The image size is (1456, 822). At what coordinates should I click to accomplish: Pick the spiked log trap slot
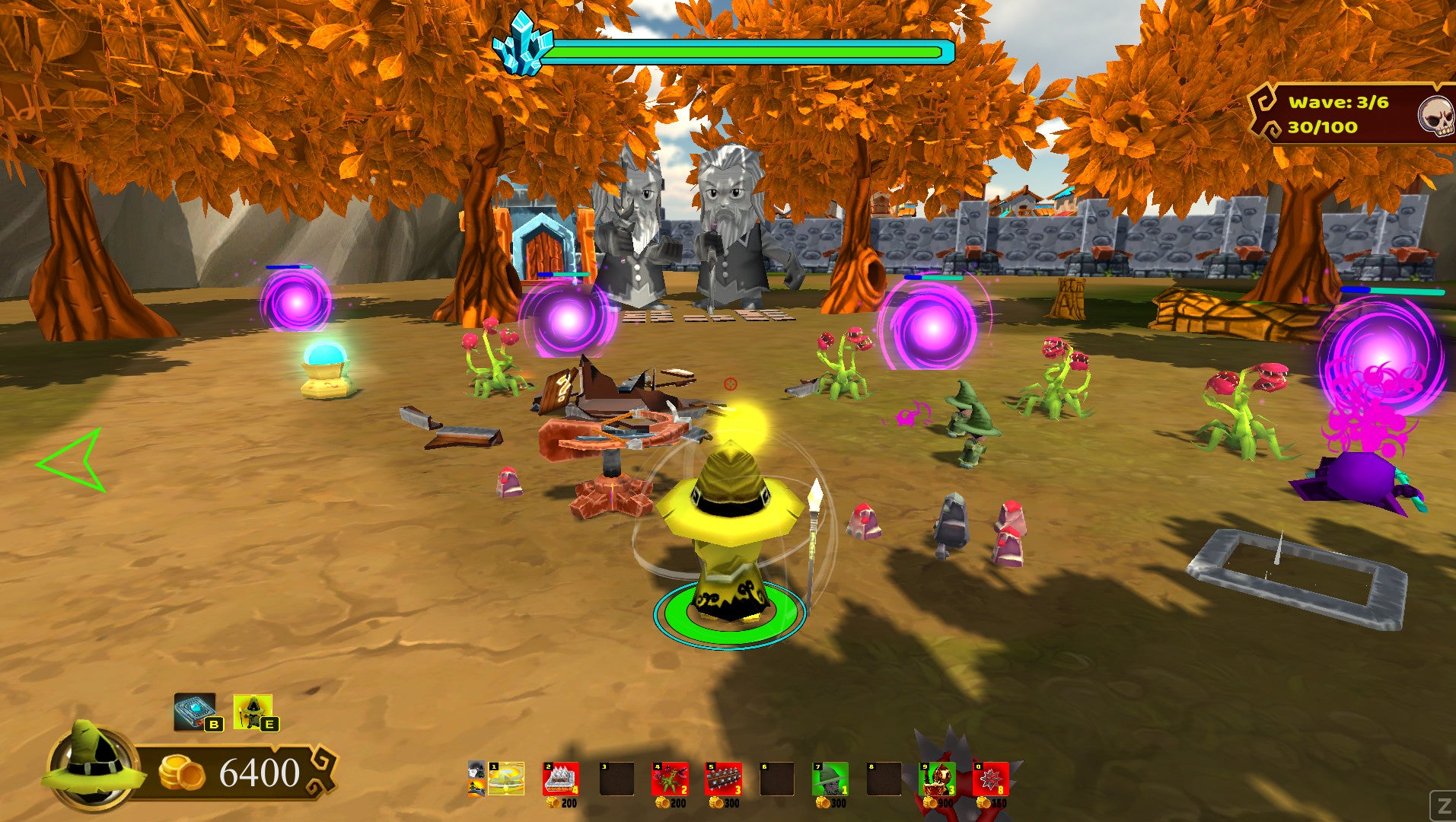(723, 779)
